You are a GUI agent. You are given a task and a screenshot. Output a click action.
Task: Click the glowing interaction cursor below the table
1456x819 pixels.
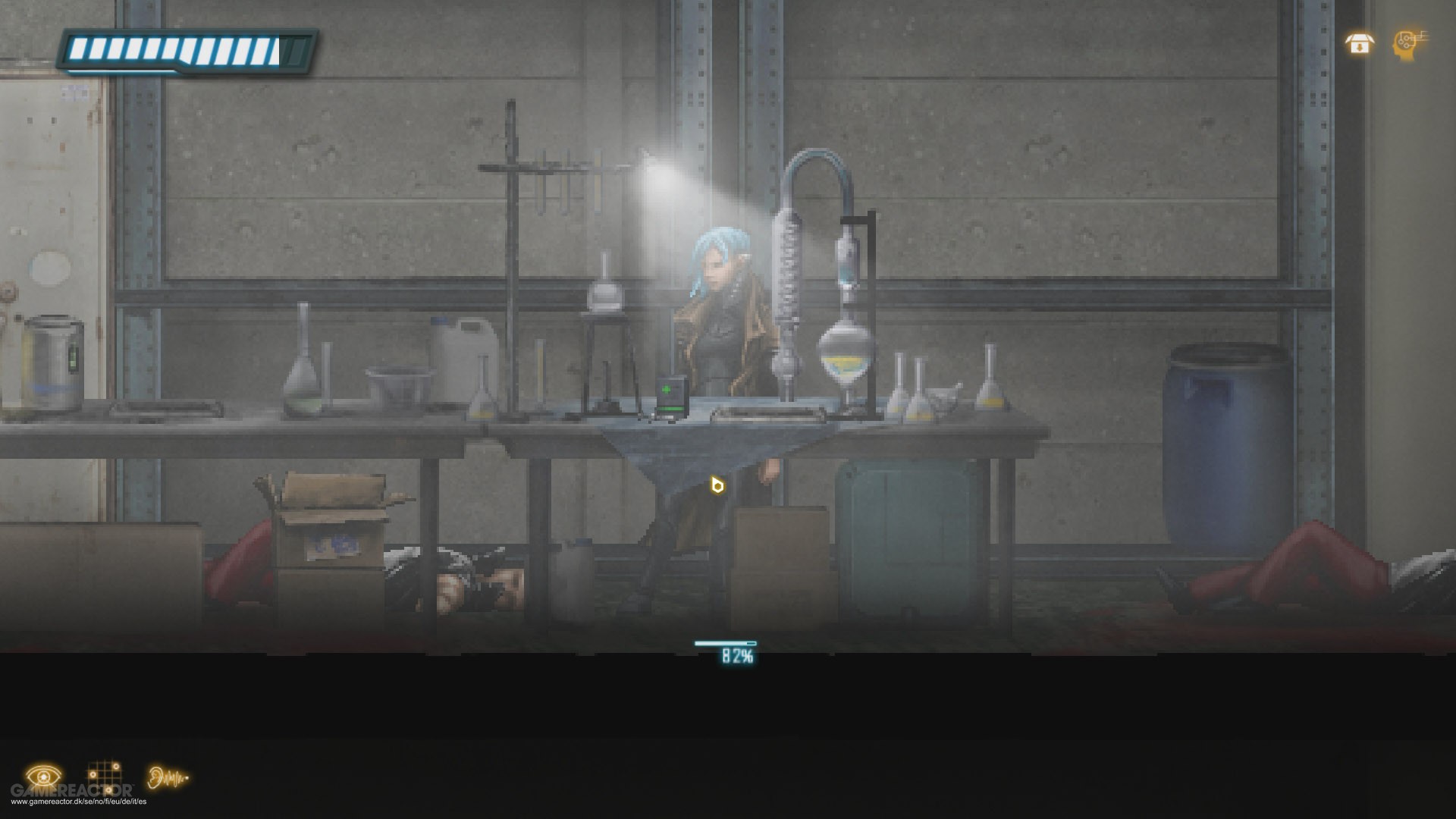[716, 486]
